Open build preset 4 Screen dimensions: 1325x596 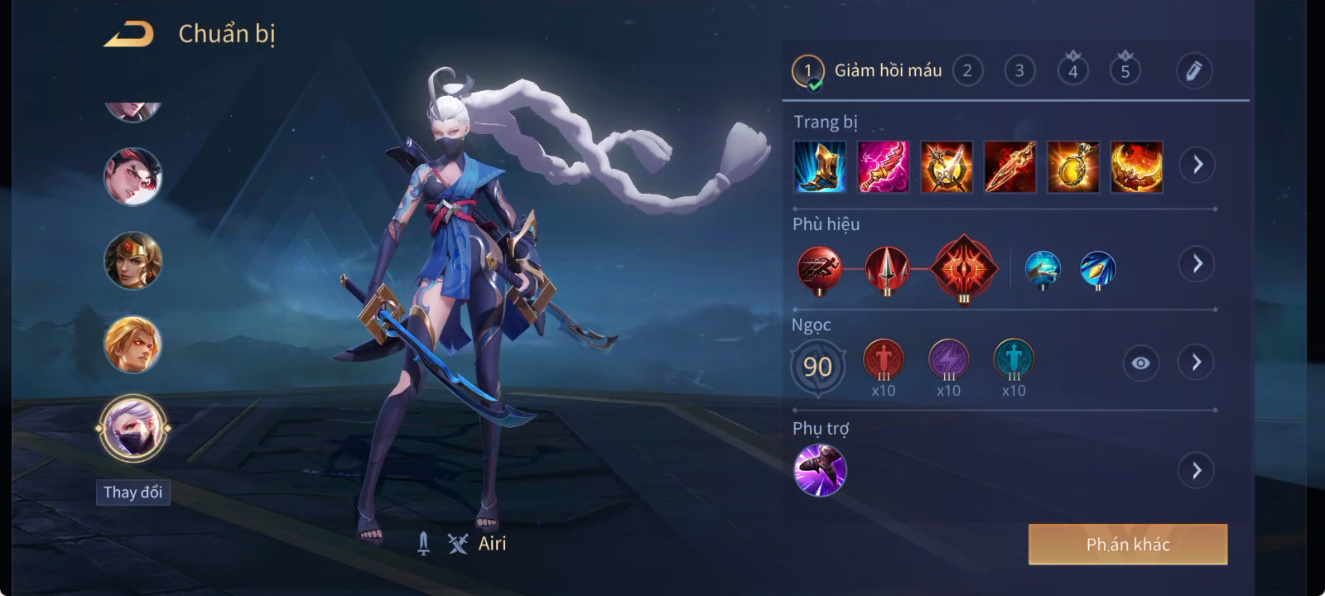coord(1073,70)
